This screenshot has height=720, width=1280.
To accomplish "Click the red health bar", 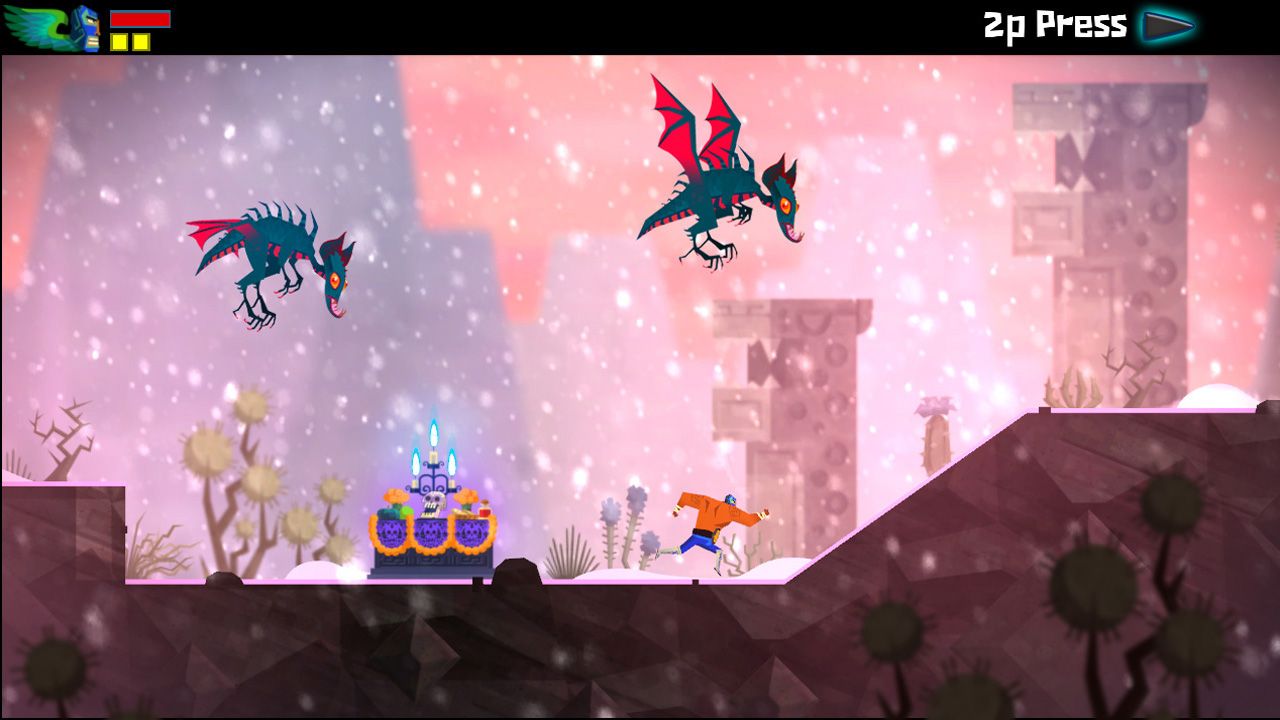I will tap(140, 18).
